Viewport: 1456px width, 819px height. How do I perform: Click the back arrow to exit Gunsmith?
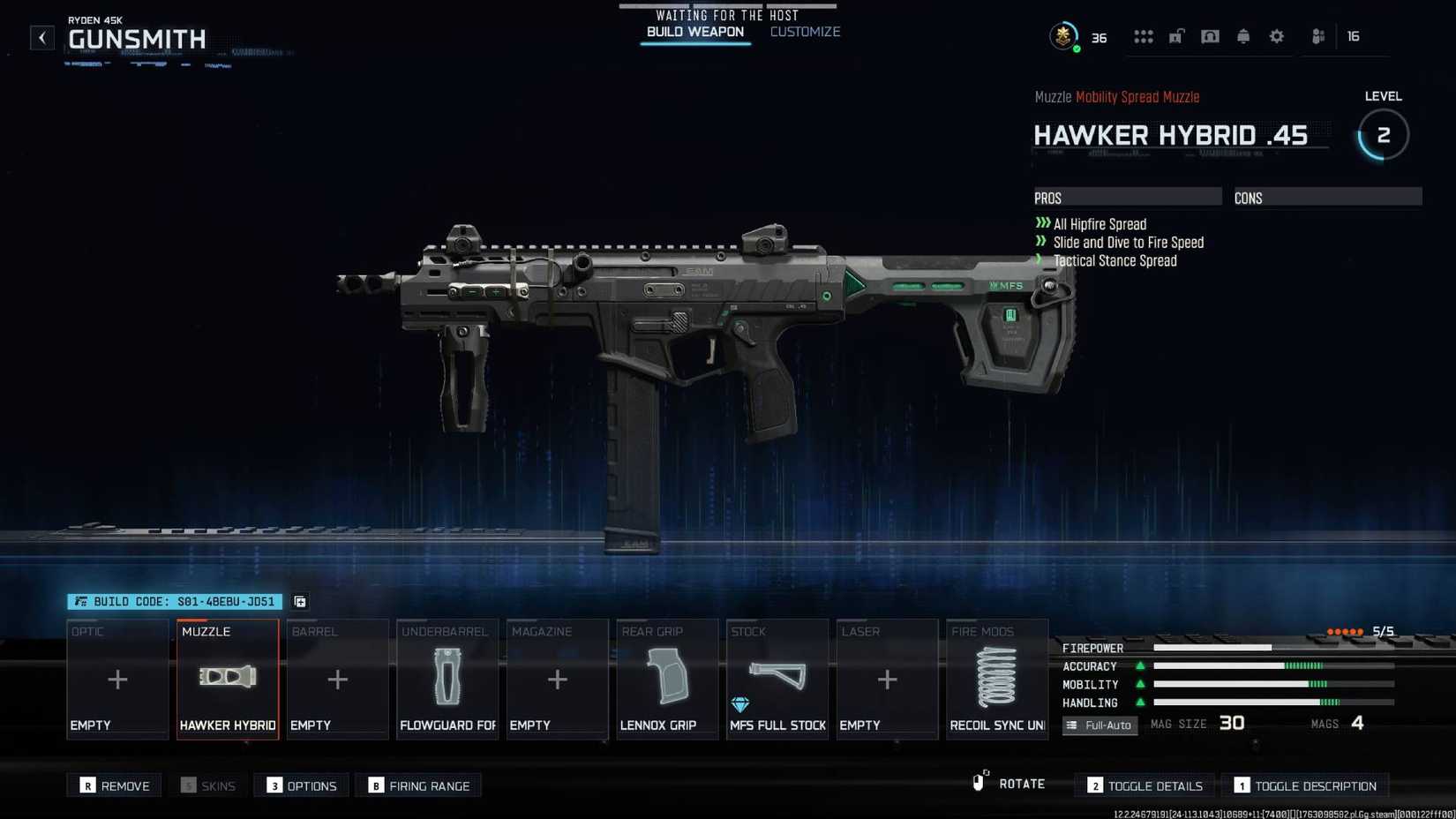(x=41, y=37)
